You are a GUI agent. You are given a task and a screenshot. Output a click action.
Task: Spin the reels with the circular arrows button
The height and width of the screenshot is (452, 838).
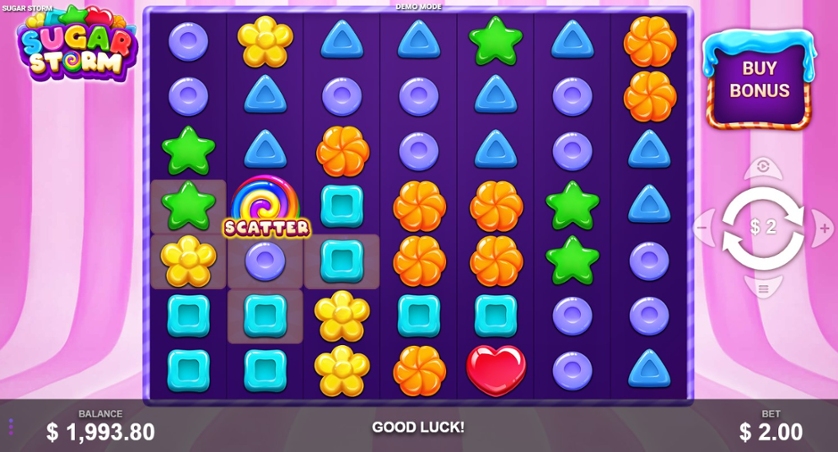[763, 227]
